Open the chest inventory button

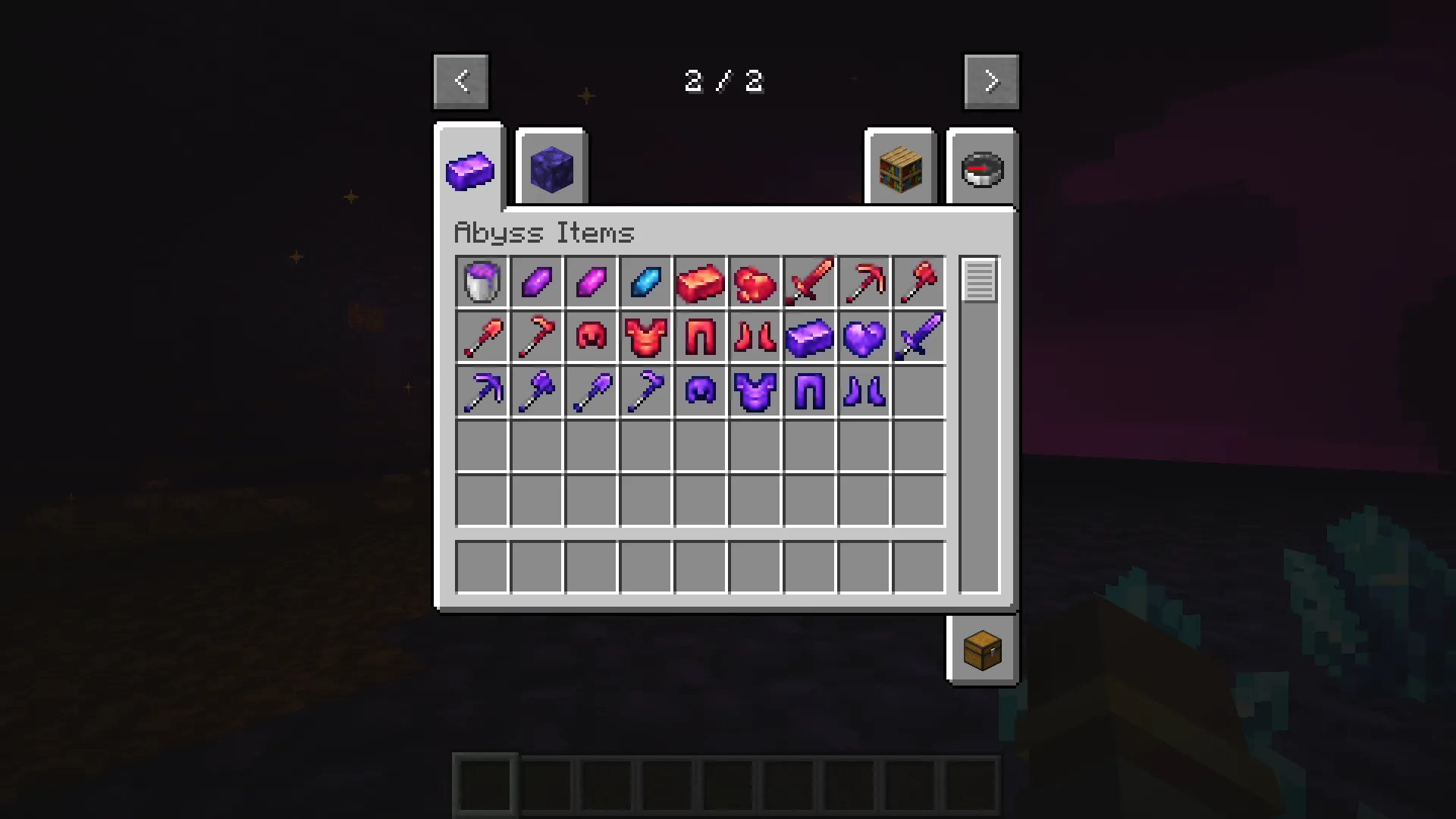coord(981,649)
